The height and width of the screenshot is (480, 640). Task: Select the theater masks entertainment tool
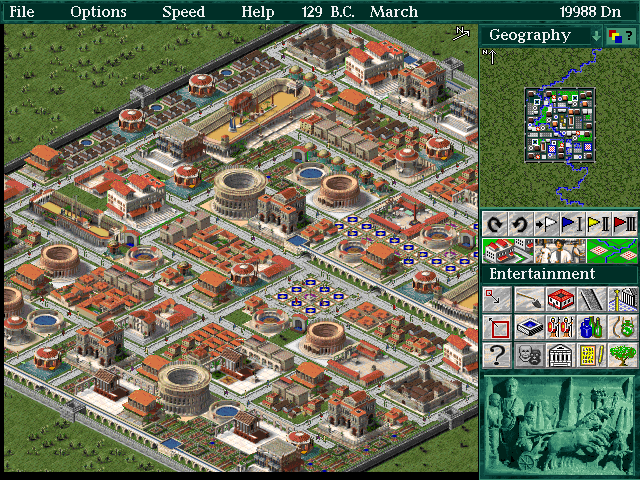[529, 354]
